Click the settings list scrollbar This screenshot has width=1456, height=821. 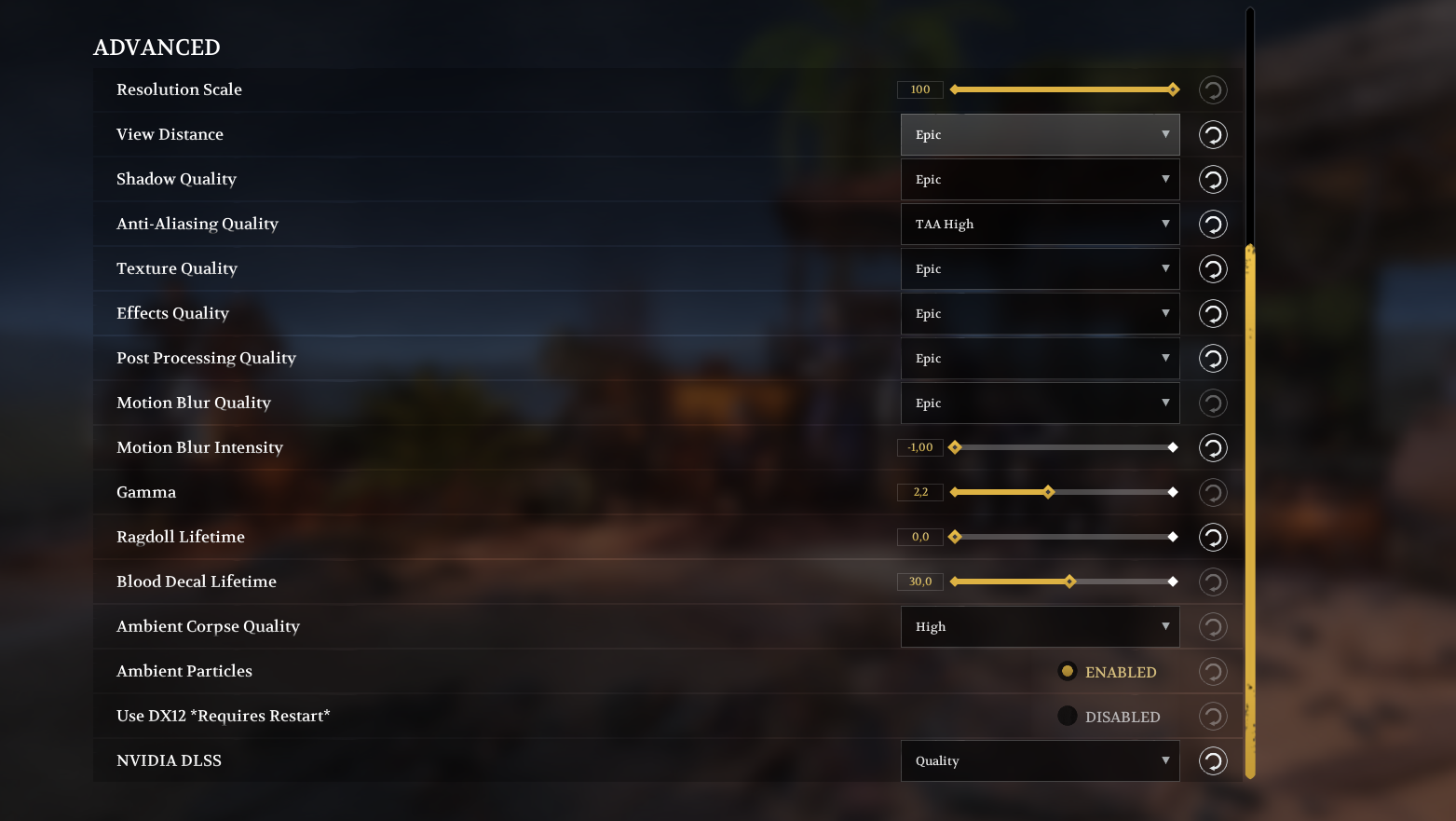1250,511
